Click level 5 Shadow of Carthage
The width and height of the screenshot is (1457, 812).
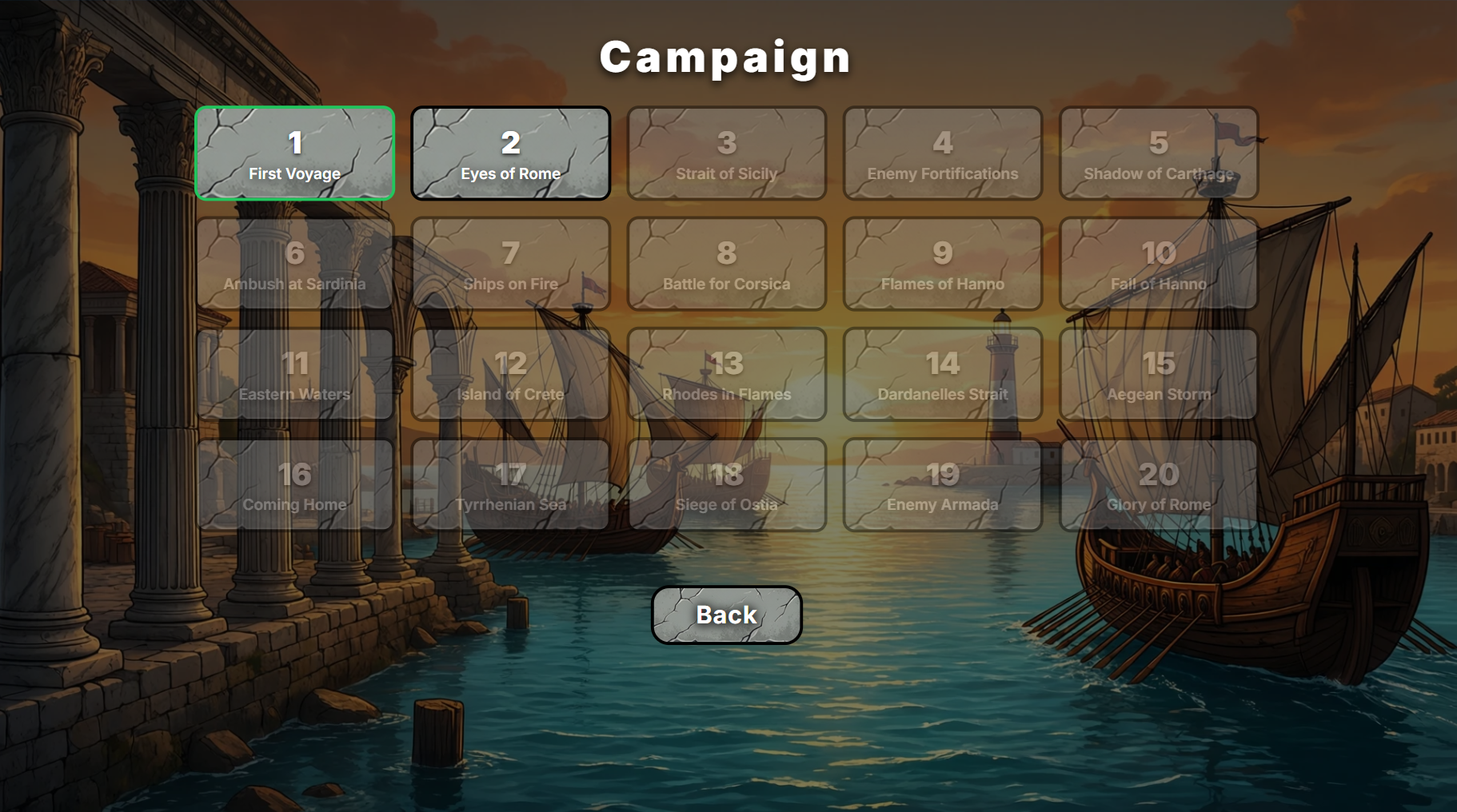[1159, 153]
